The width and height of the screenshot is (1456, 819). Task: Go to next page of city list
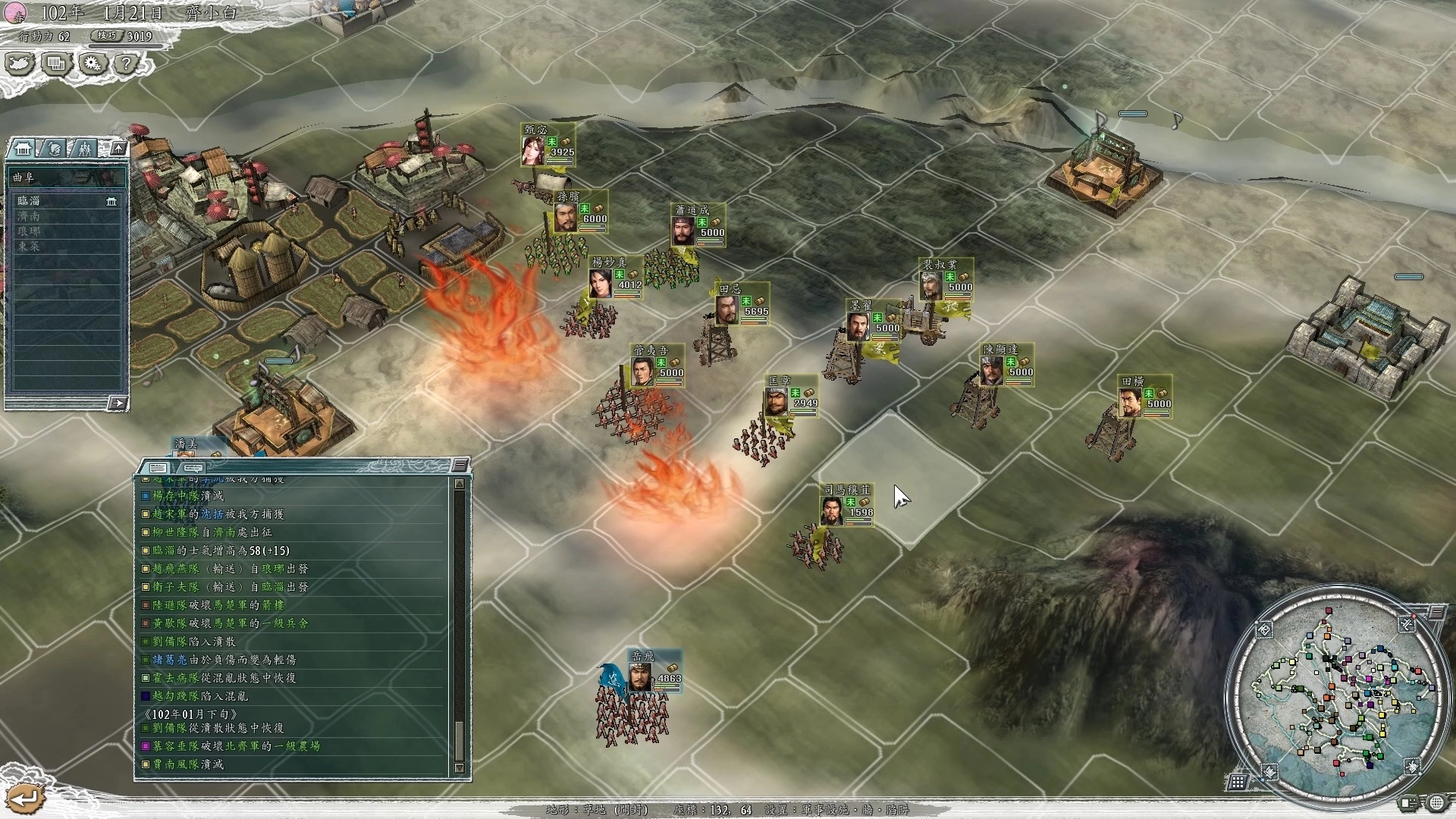117,403
